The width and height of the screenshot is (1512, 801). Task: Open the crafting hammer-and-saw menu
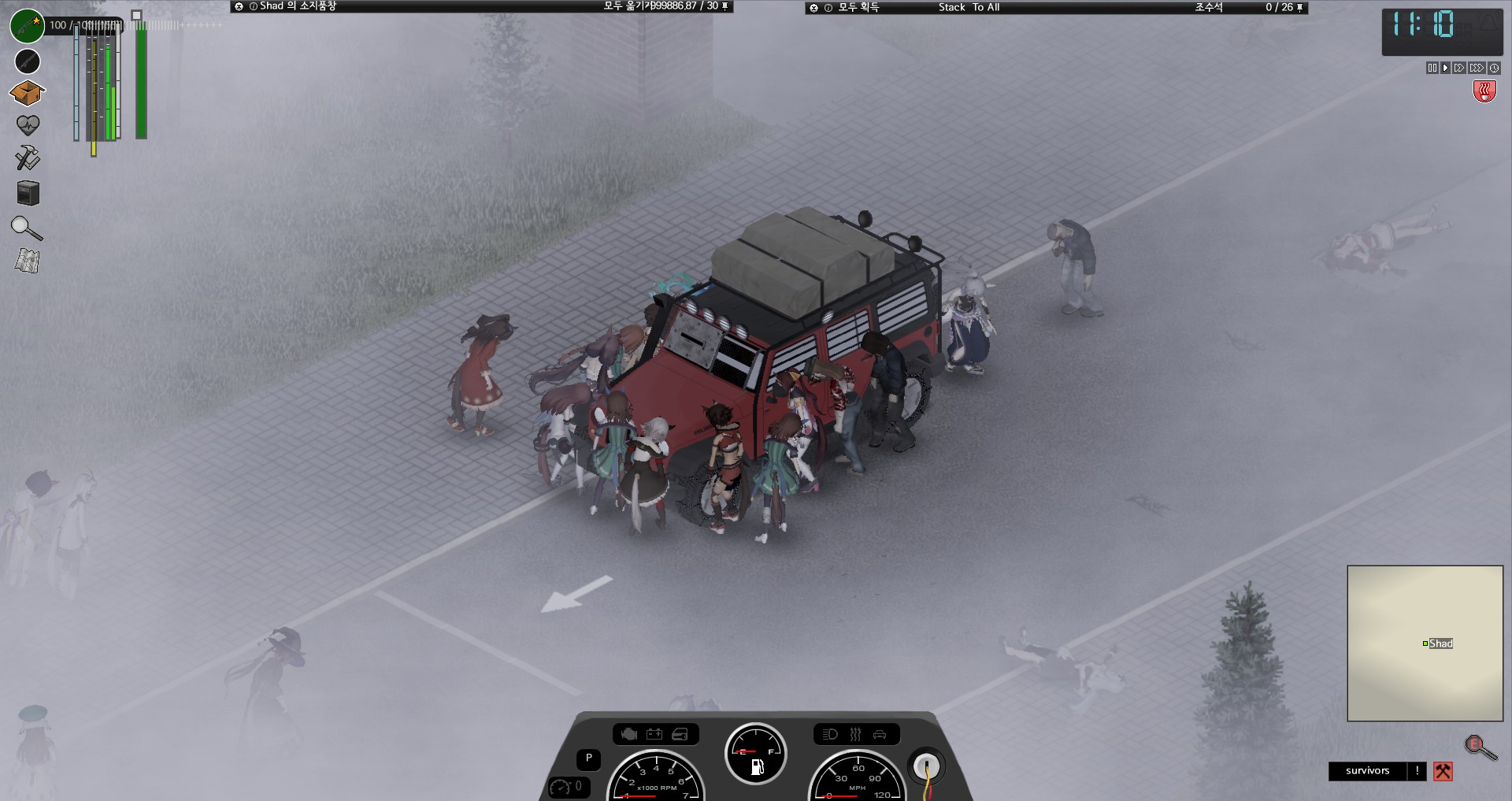(28, 158)
